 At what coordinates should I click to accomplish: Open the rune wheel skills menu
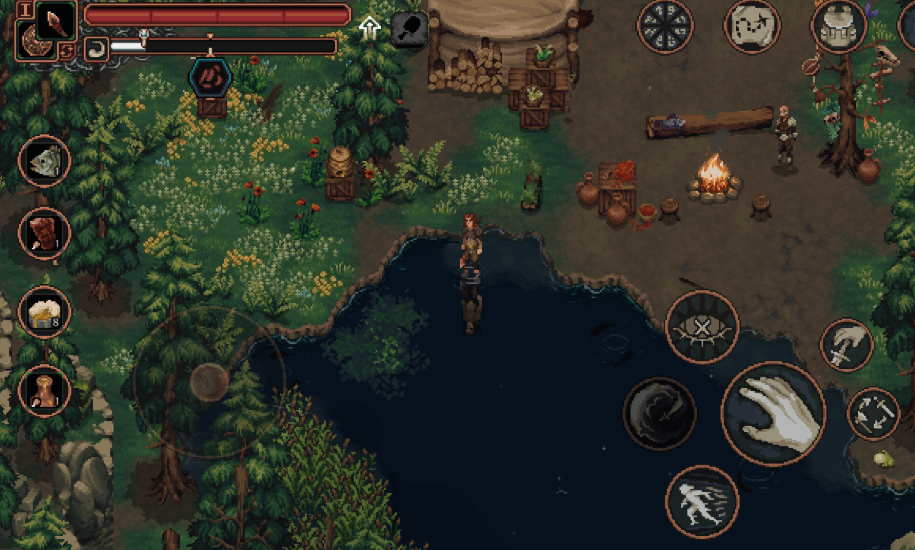(666, 25)
